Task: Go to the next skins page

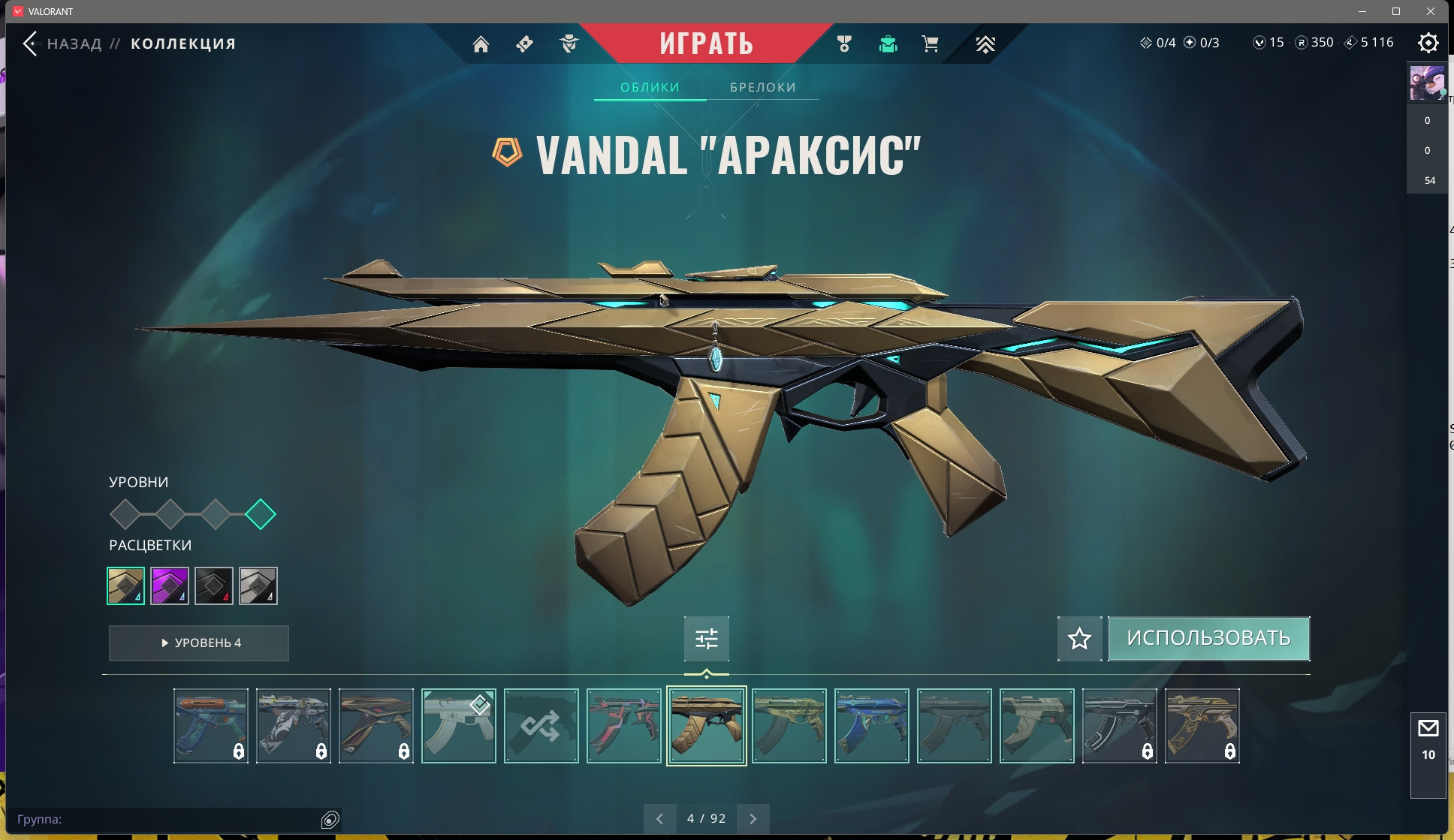Action: pos(753,819)
